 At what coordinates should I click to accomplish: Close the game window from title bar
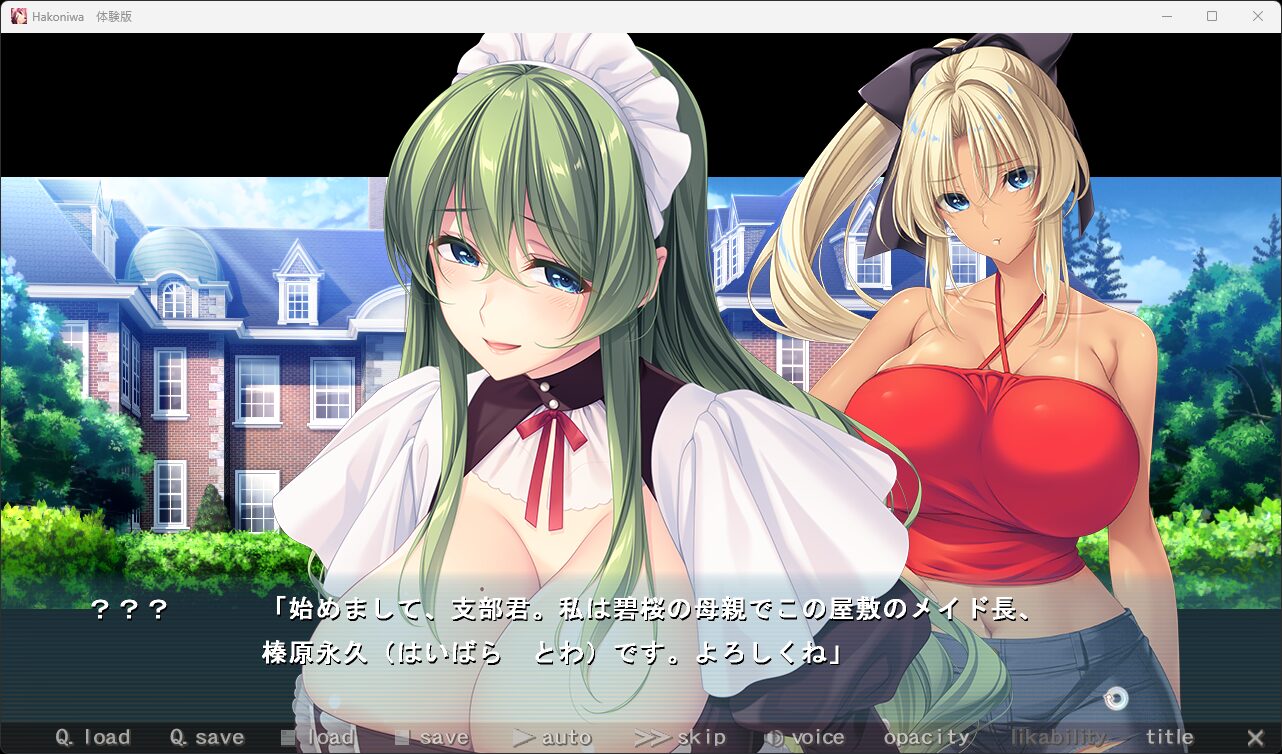click(x=1258, y=16)
